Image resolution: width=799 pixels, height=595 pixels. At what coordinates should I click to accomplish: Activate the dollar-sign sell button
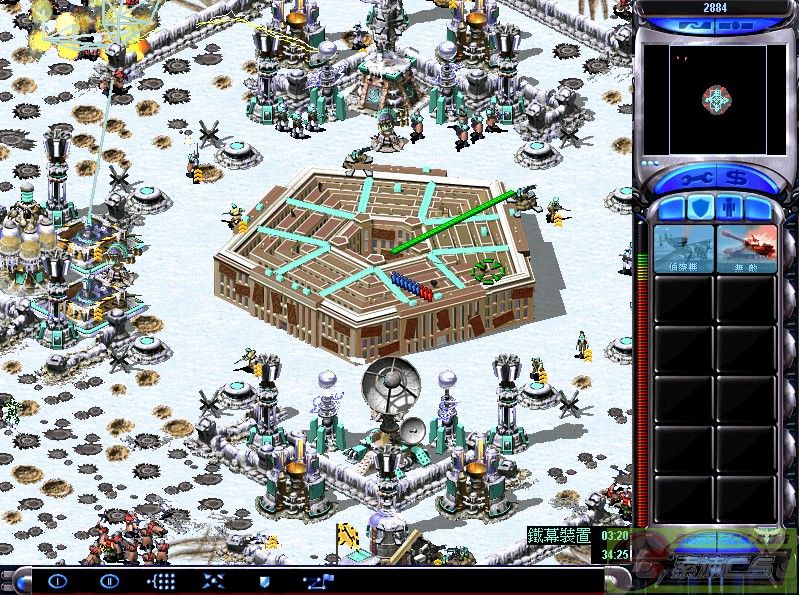point(735,179)
